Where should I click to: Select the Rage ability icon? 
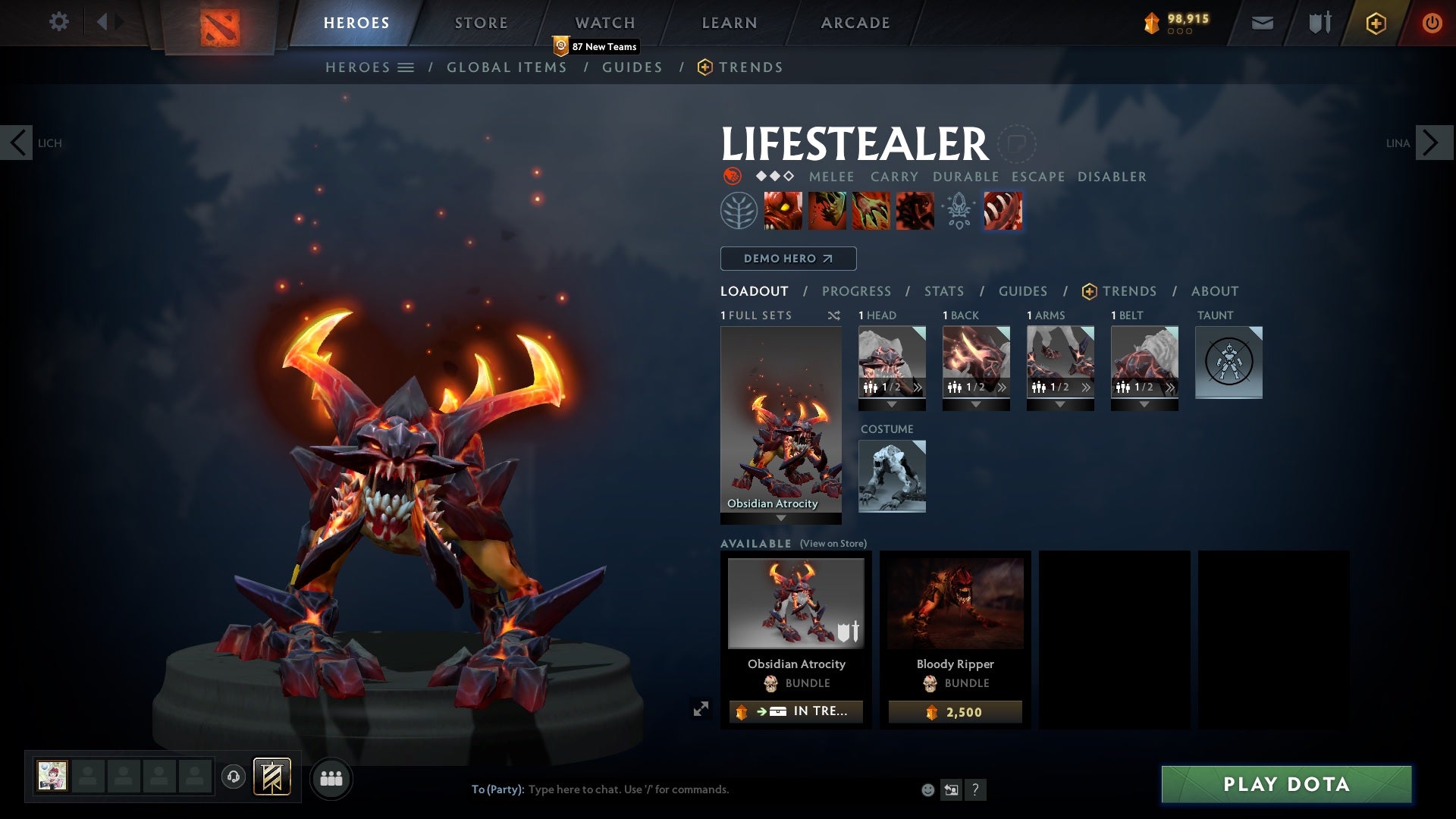pyautogui.click(x=784, y=210)
